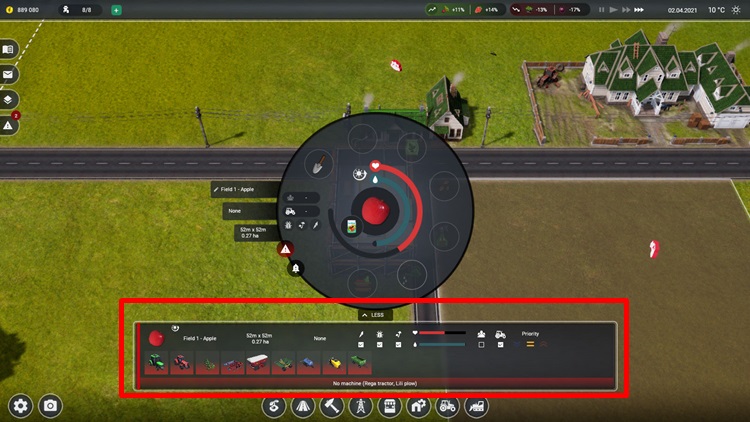Show the warning alerts list

point(9,126)
